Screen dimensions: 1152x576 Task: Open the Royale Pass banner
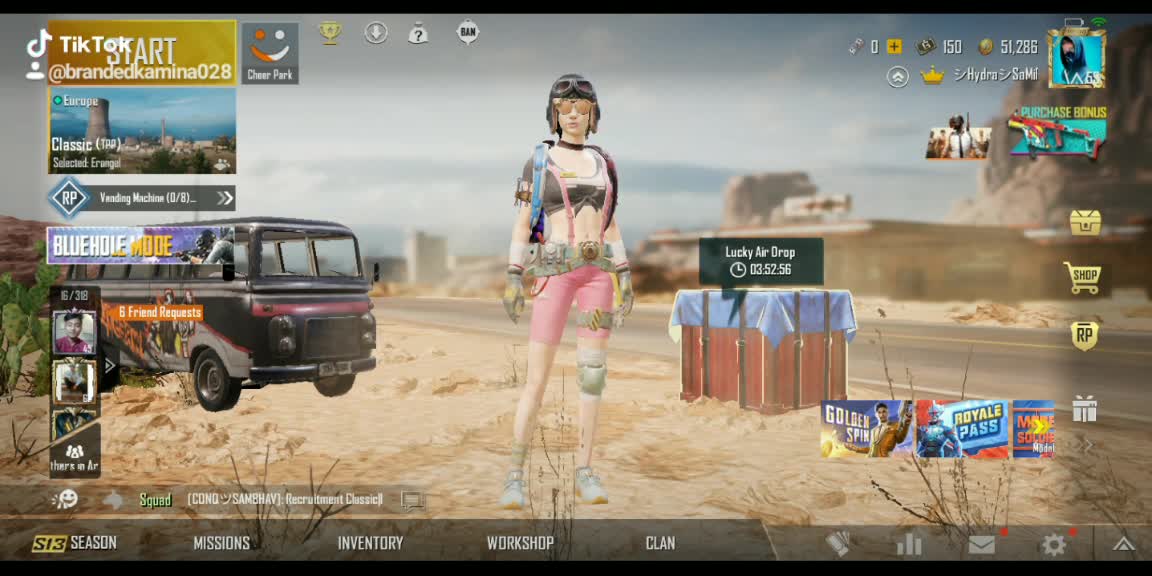[962, 429]
